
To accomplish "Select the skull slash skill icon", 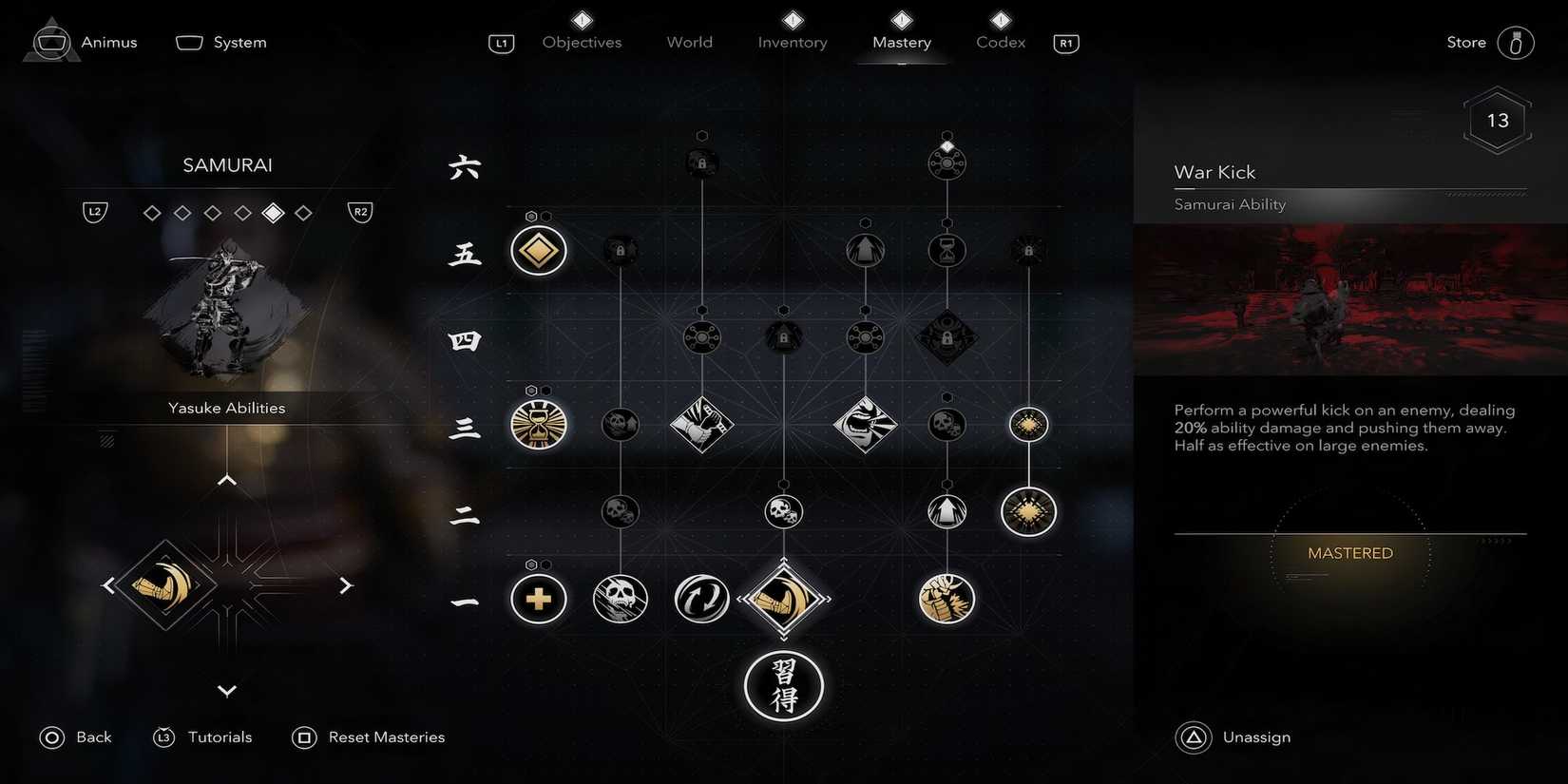I will coord(620,599).
